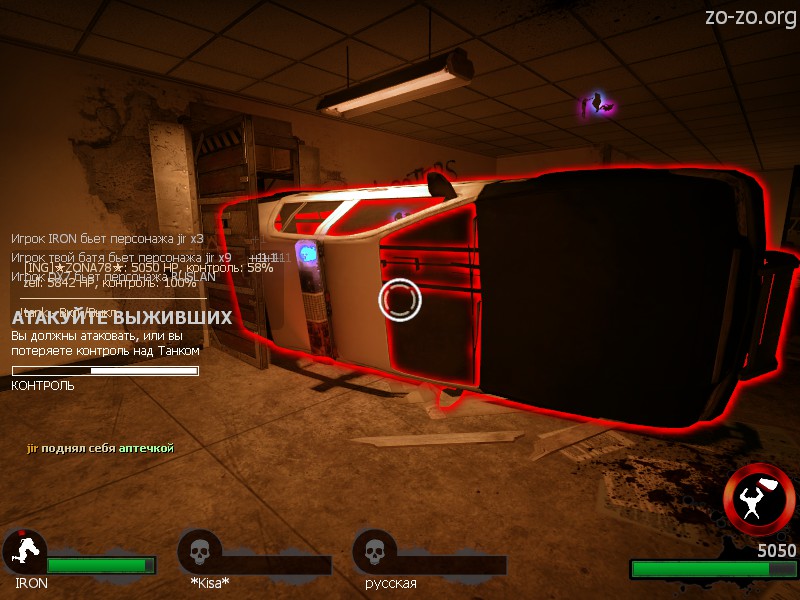Viewport: 800px width, 600px height.
Task: Click the skull portrait above *Kisa*
Action: click(x=199, y=551)
